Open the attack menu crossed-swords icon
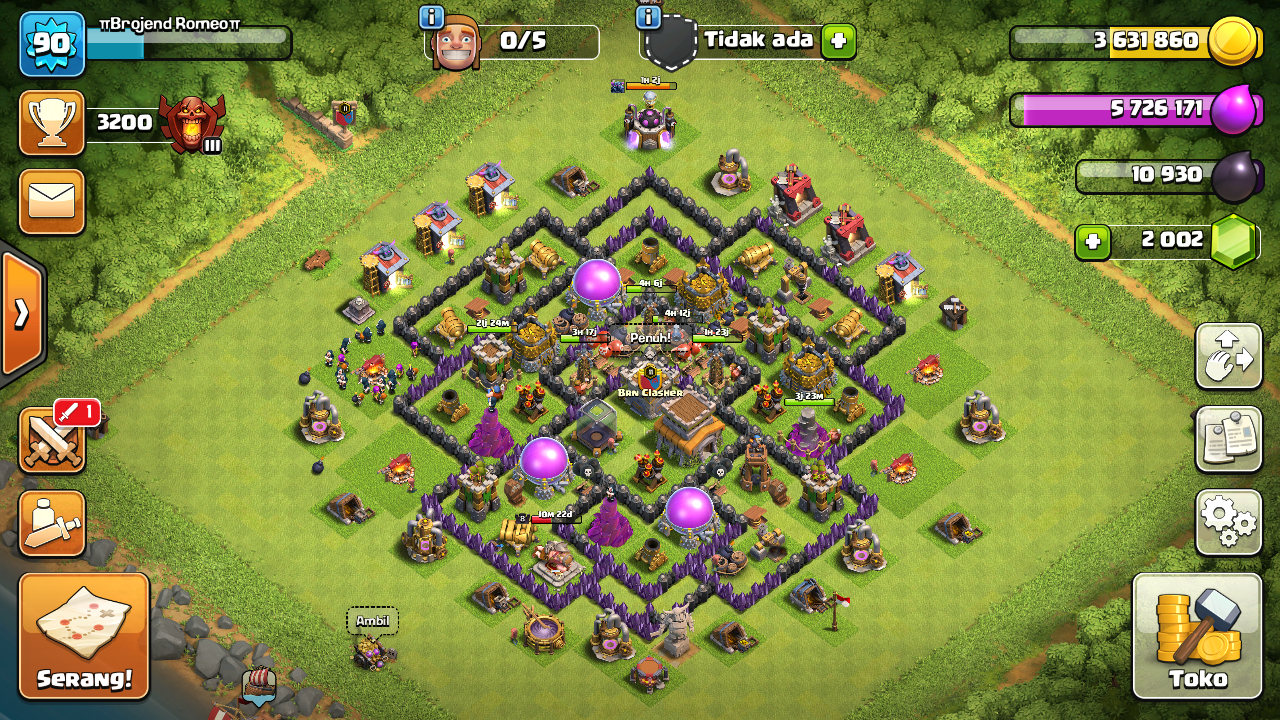The image size is (1280, 720). (x=51, y=440)
